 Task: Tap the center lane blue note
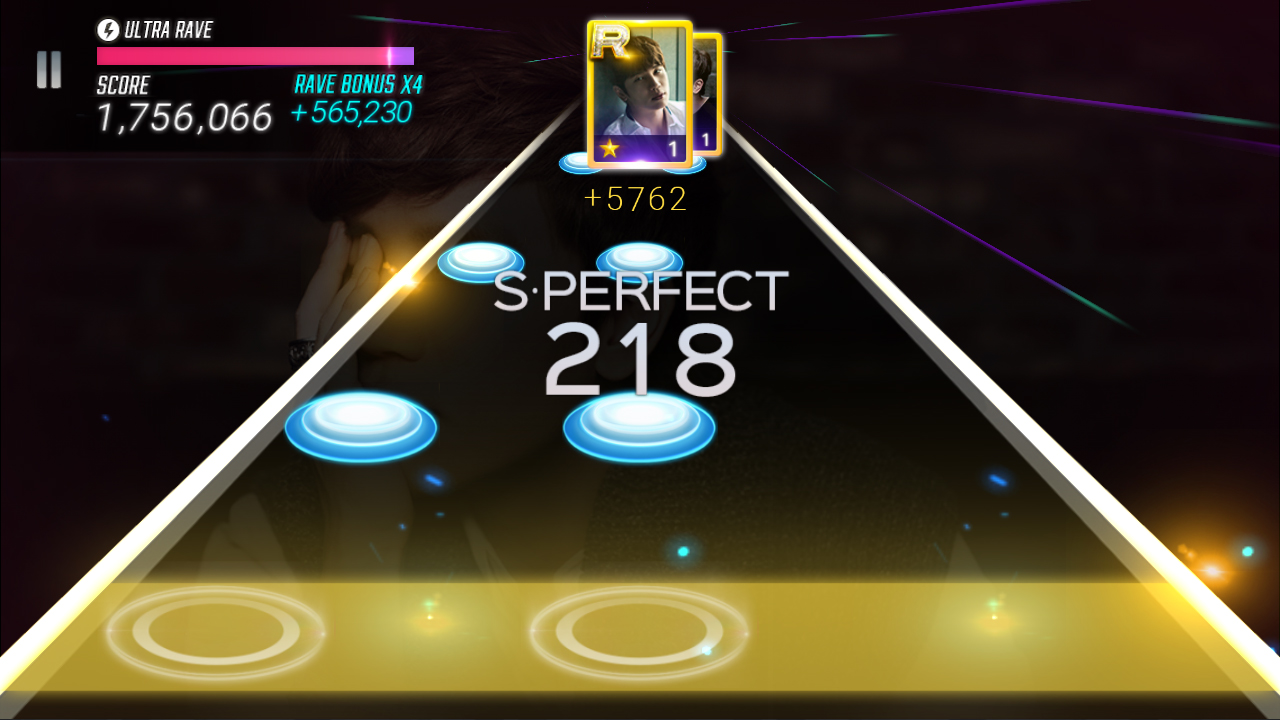click(x=640, y=424)
